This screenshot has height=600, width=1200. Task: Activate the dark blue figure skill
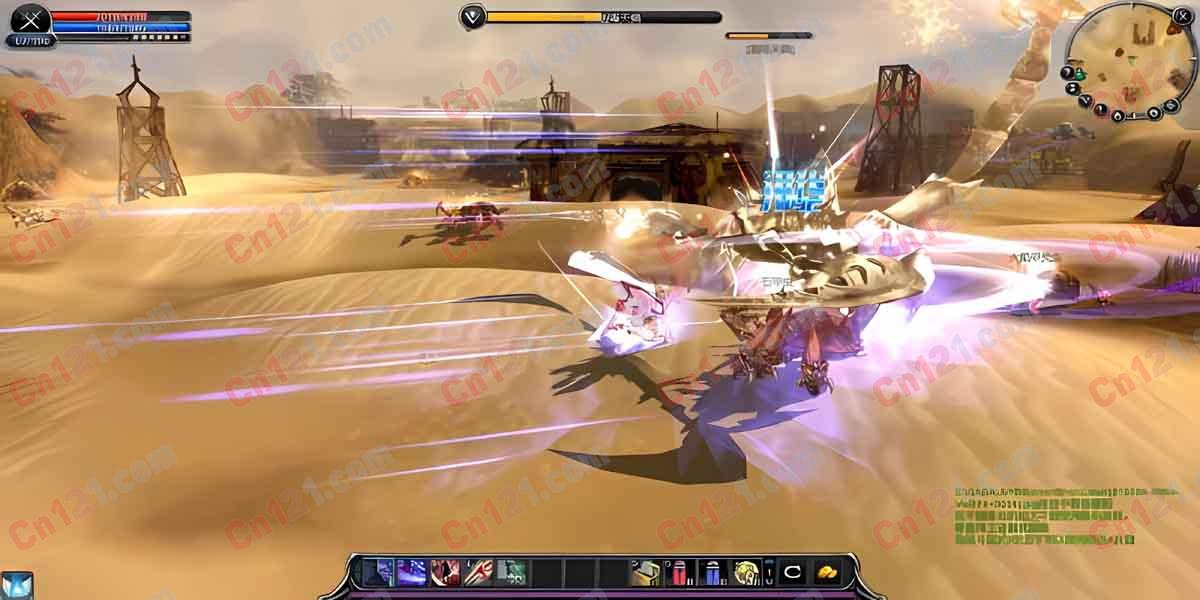379,572
